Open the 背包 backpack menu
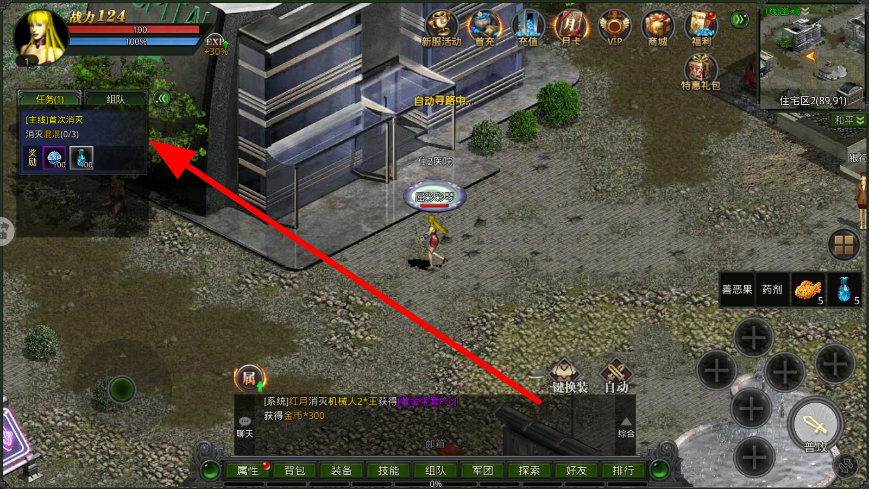The height and width of the screenshot is (489, 869). point(294,470)
